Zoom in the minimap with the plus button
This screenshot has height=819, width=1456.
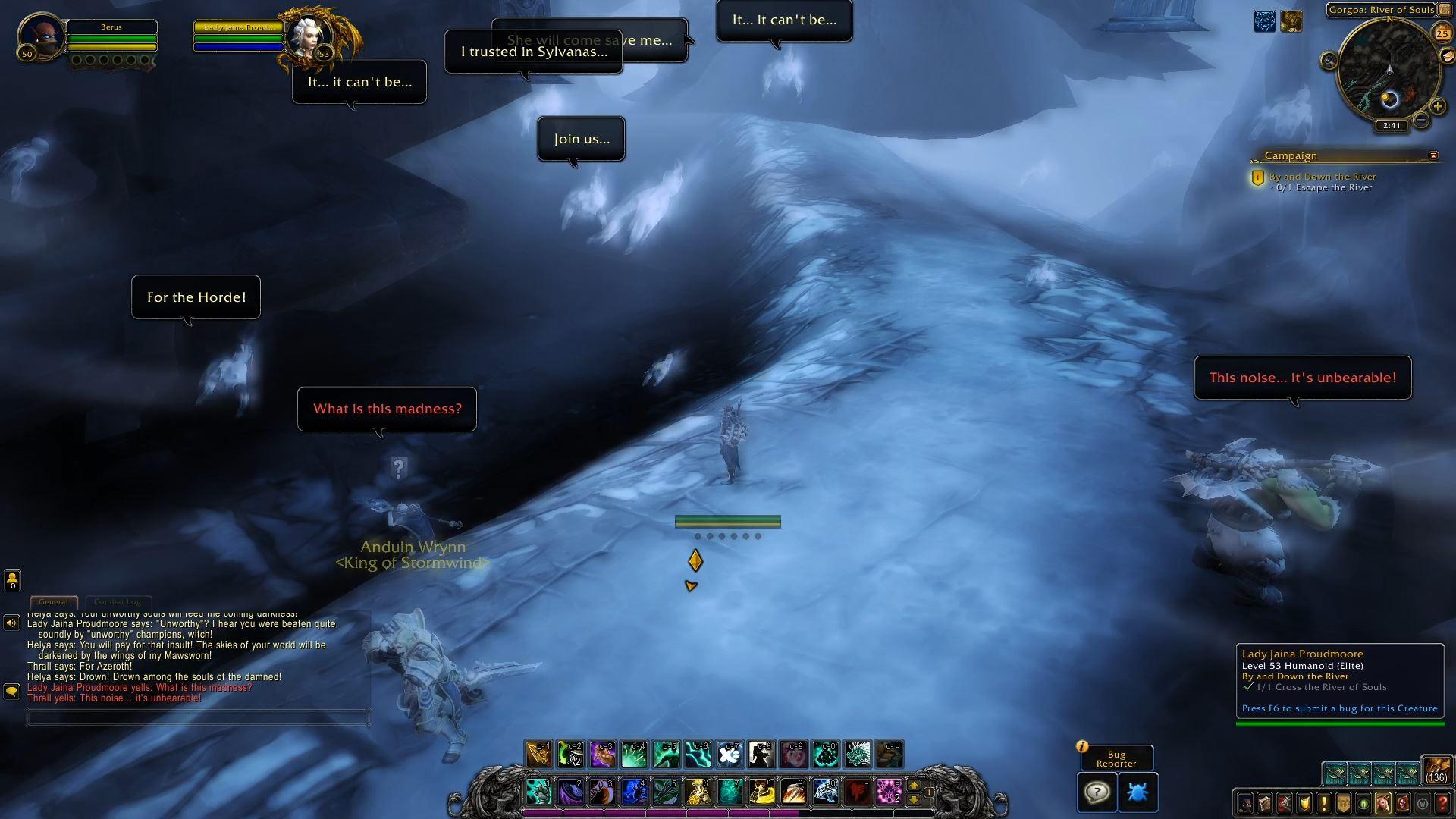1438,107
